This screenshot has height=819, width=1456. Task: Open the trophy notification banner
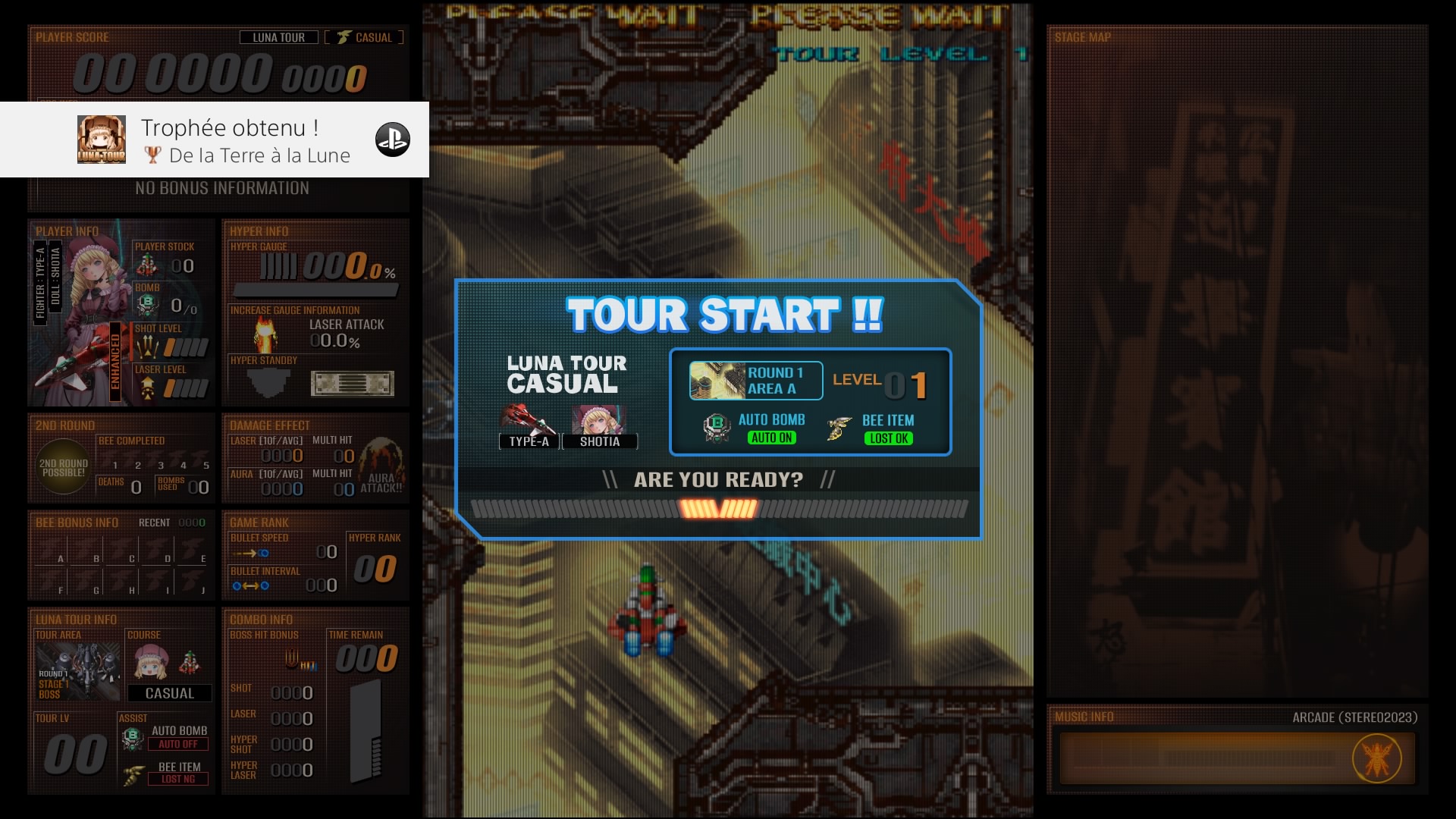pyautogui.click(x=227, y=140)
